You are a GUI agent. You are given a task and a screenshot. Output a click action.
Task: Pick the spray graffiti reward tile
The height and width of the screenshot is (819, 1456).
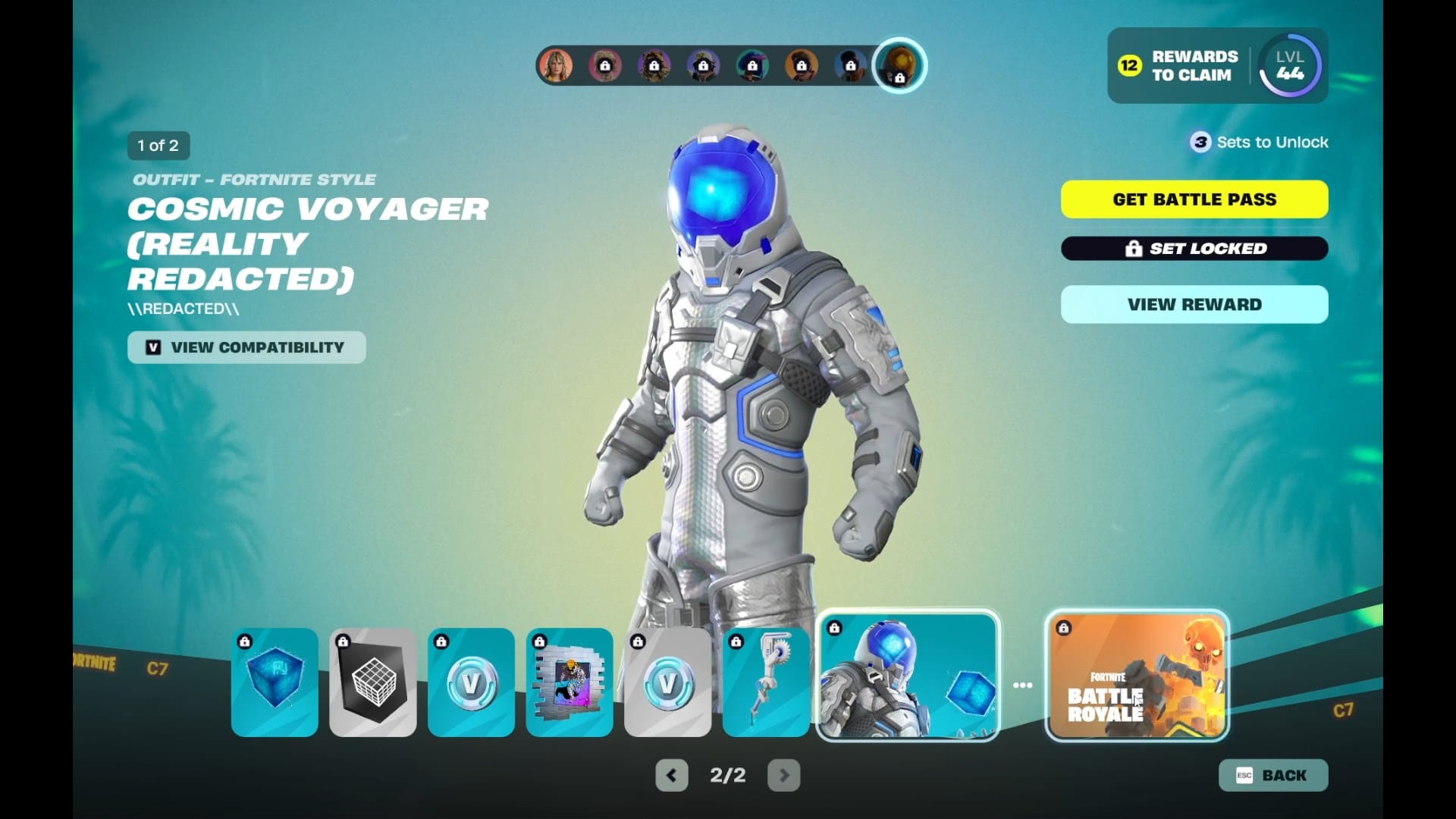pos(570,682)
